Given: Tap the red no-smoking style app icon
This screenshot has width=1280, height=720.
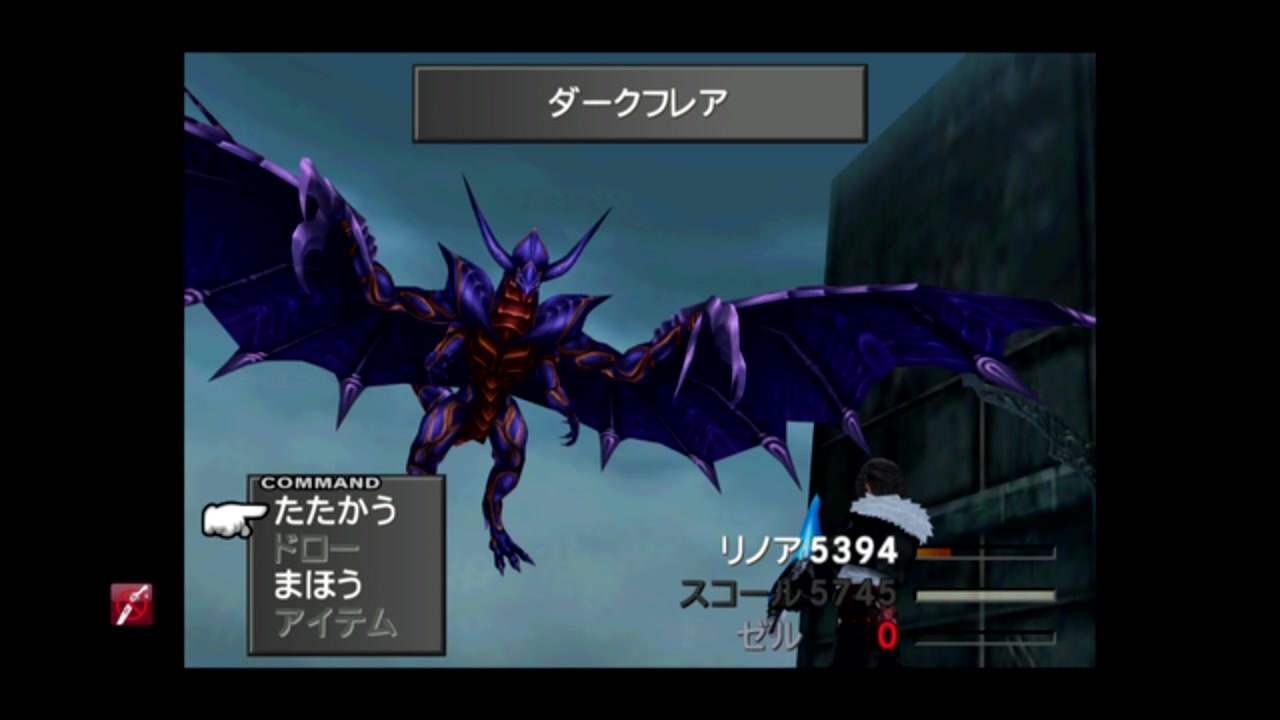Looking at the screenshot, I should 132,605.
